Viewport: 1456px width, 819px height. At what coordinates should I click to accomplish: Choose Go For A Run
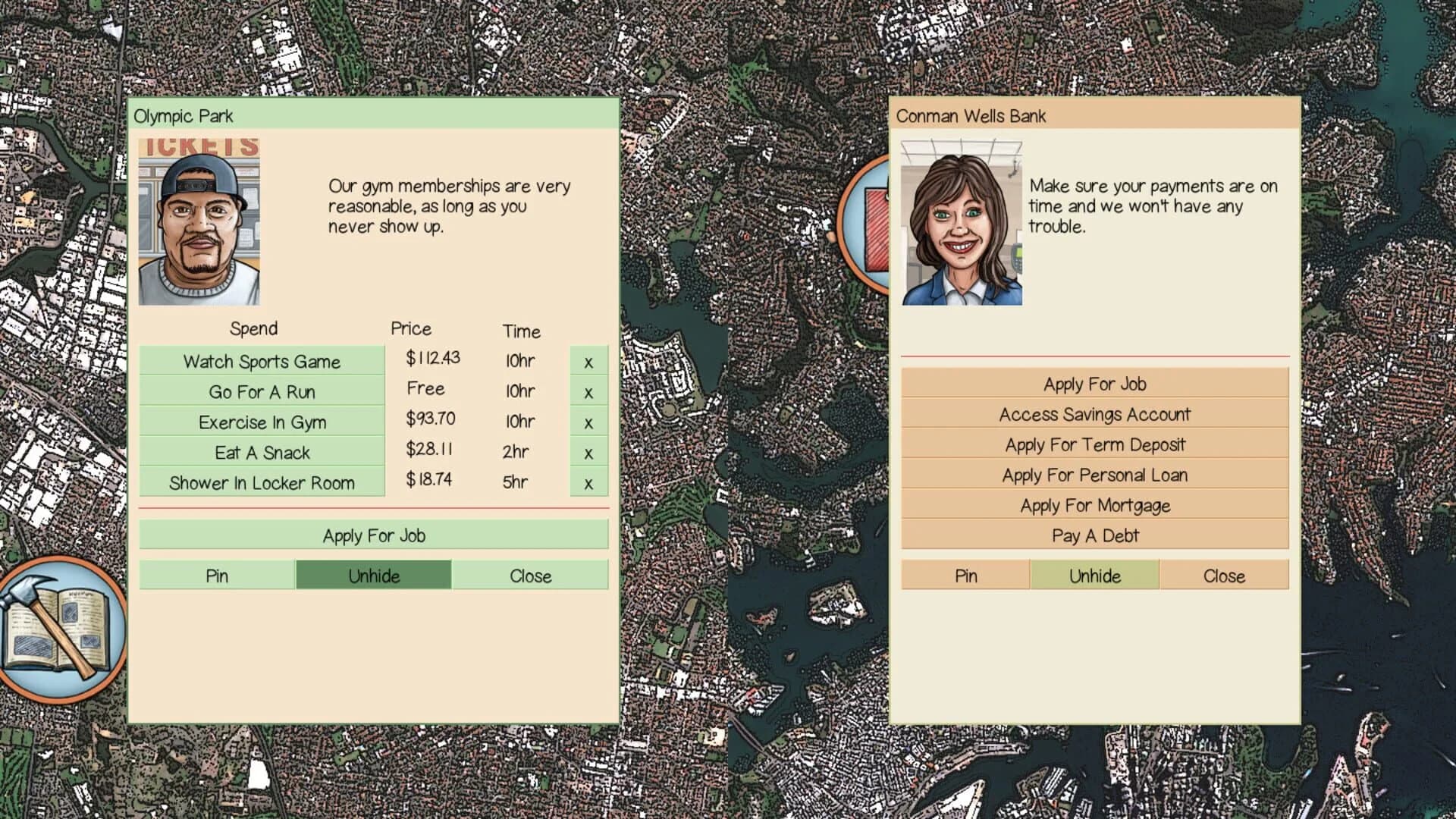[x=262, y=392]
